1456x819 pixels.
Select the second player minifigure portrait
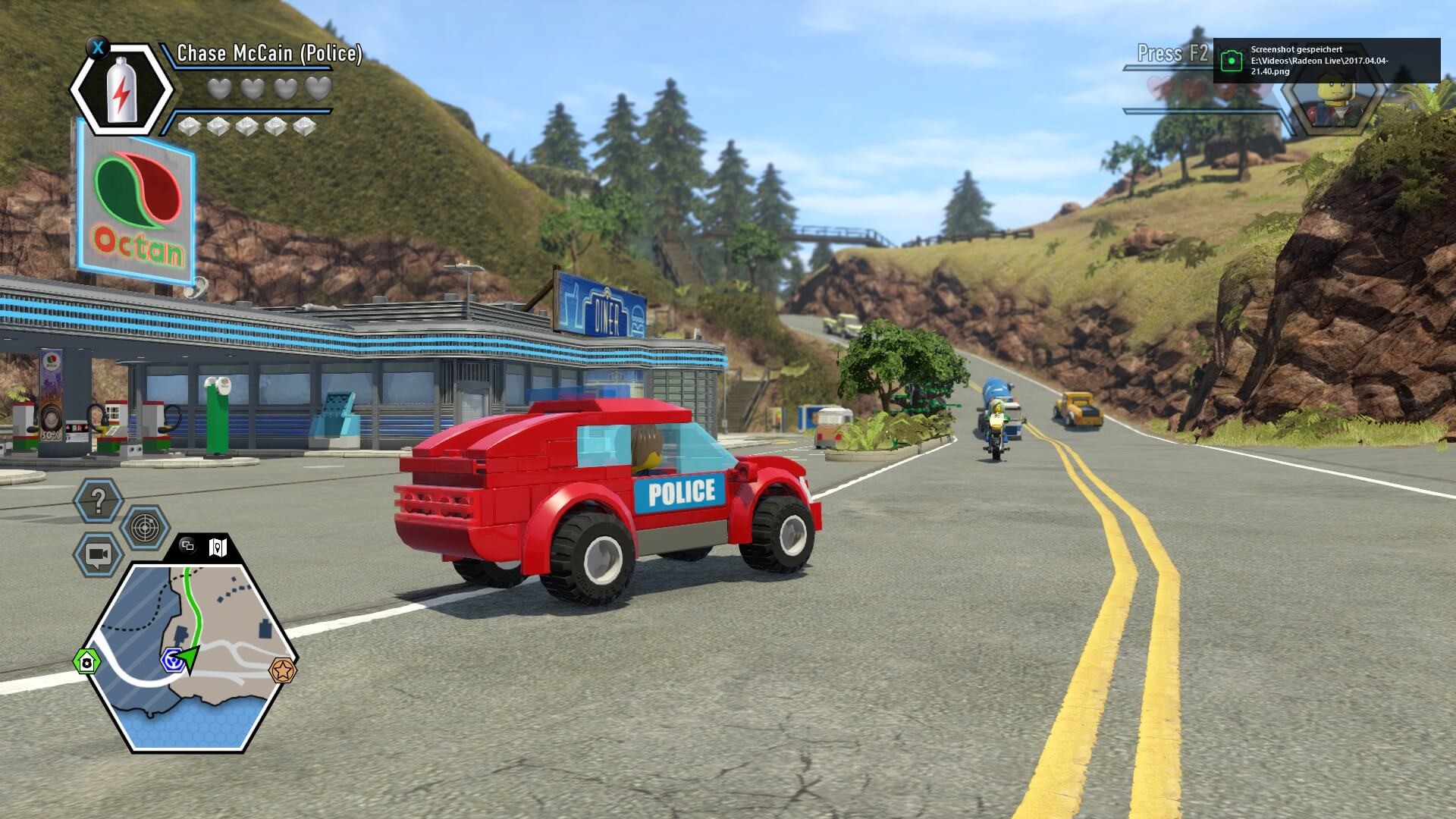click(1329, 100)
